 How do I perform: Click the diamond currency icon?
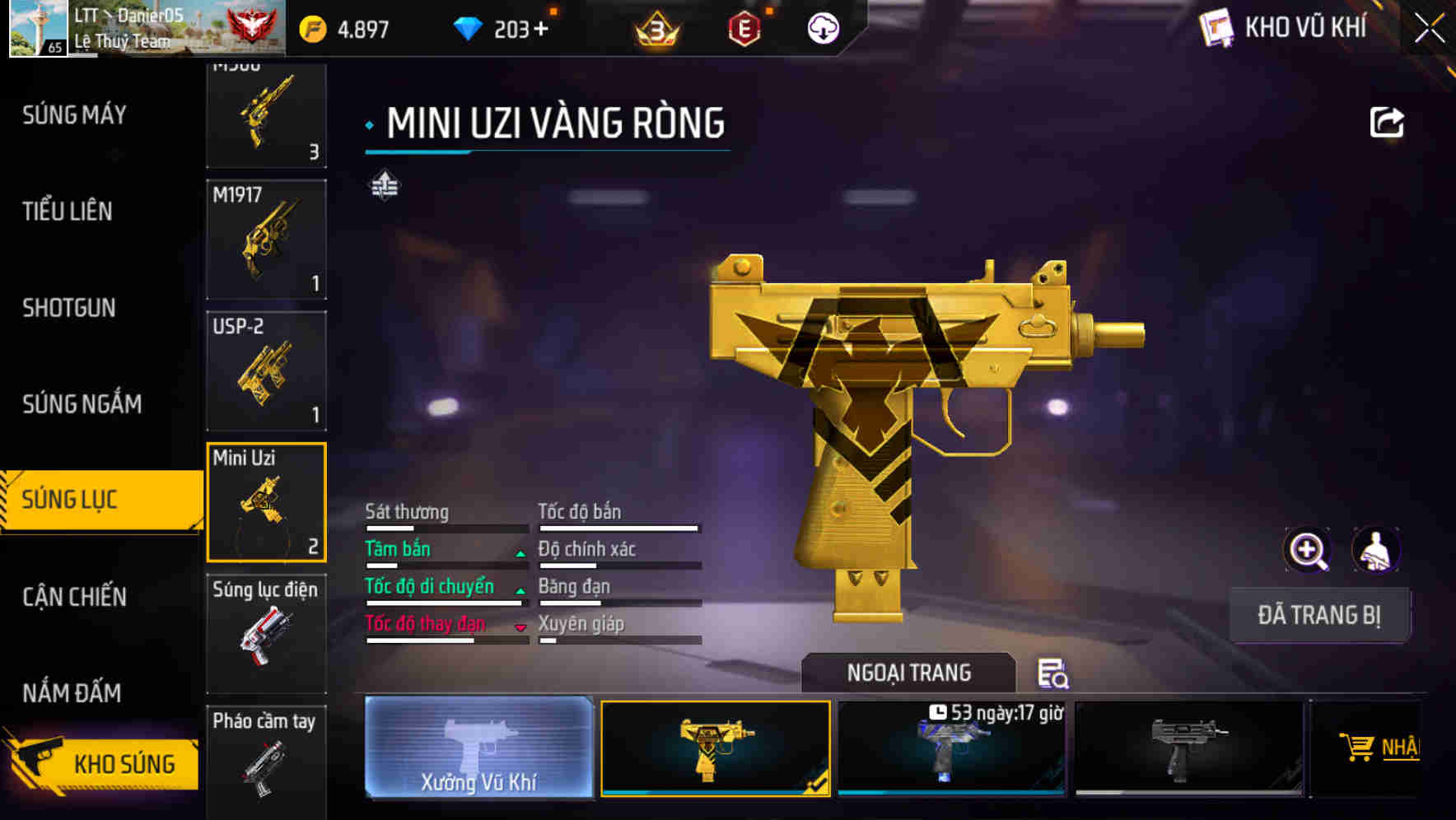click(x=469, y=27)
